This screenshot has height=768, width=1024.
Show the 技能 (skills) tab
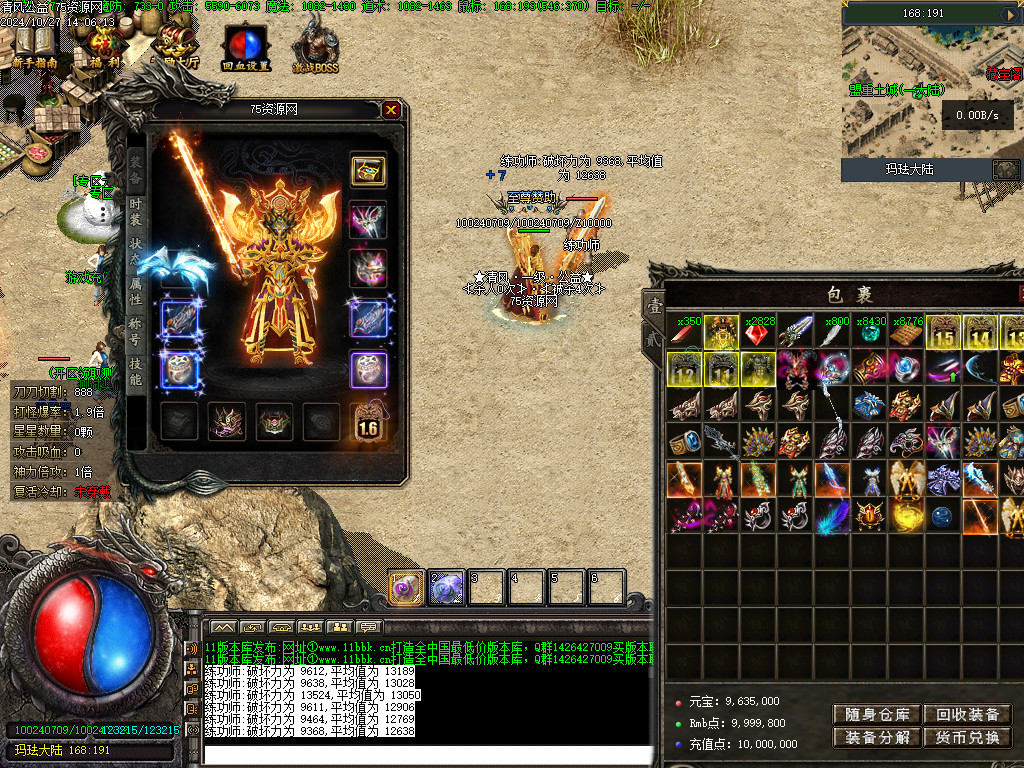click(x=136, y=371)
